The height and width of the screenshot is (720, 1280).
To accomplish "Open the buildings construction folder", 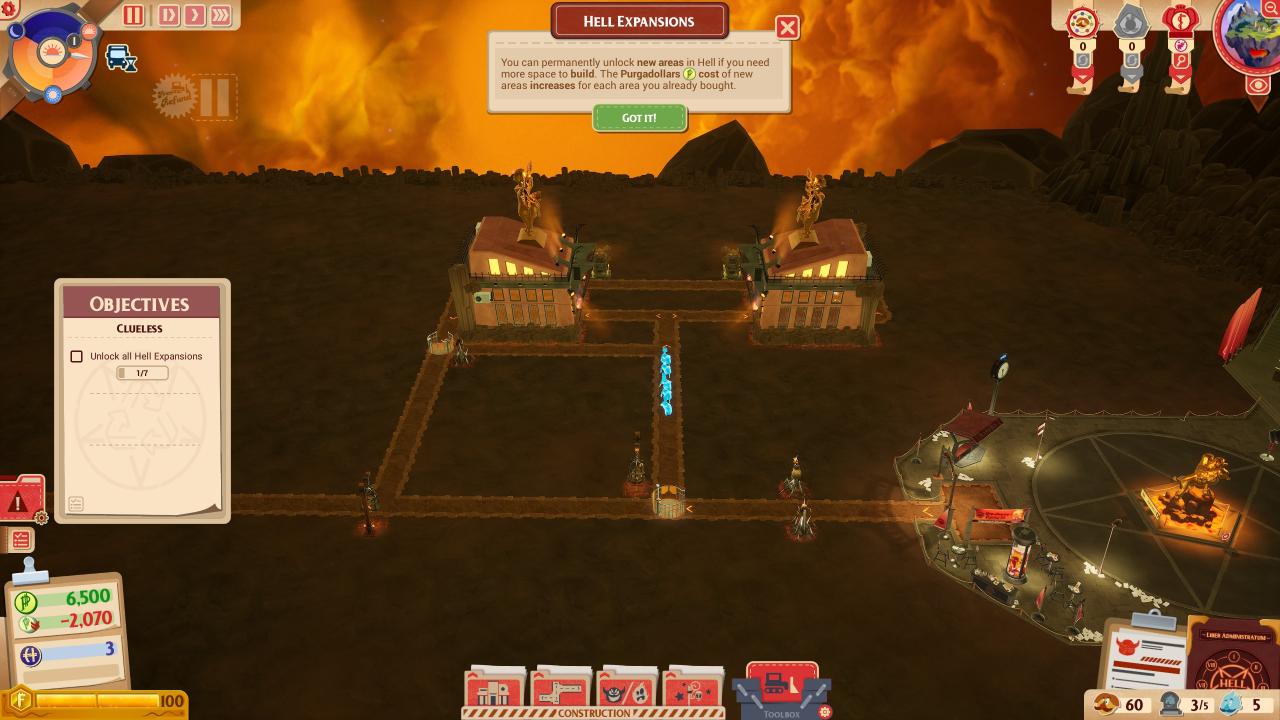I will [x=495, y=688].
